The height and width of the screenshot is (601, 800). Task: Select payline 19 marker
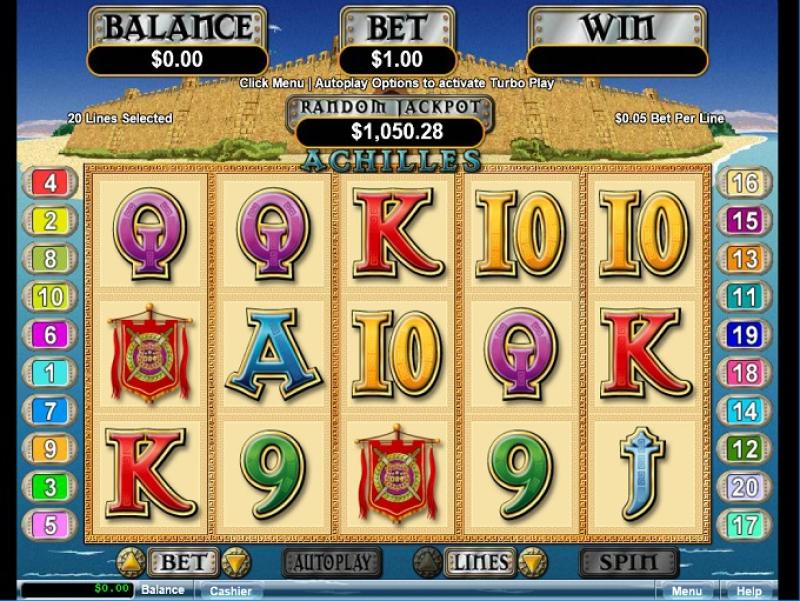click(744, 335)
